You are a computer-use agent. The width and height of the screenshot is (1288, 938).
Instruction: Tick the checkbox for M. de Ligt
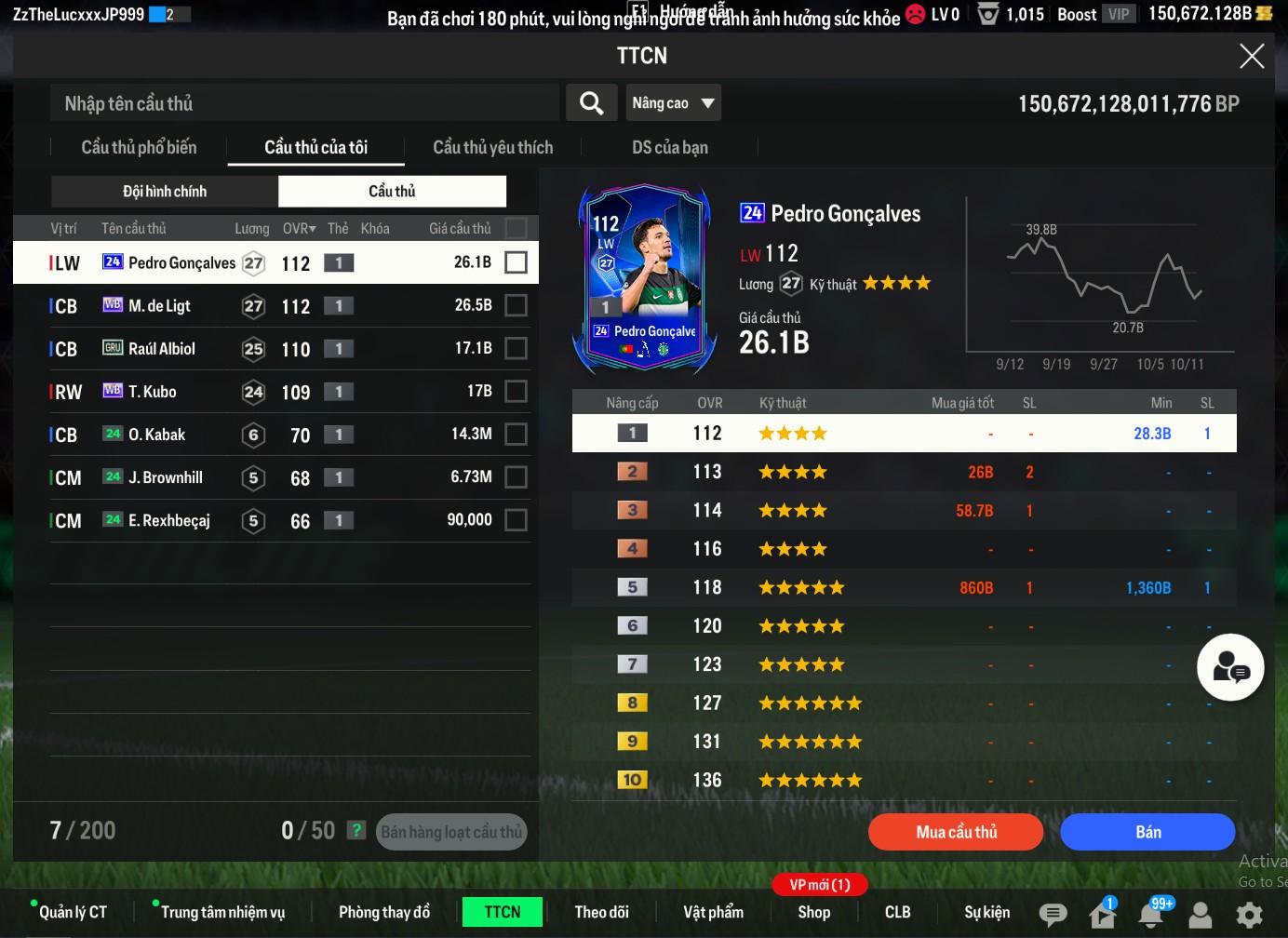516,305
